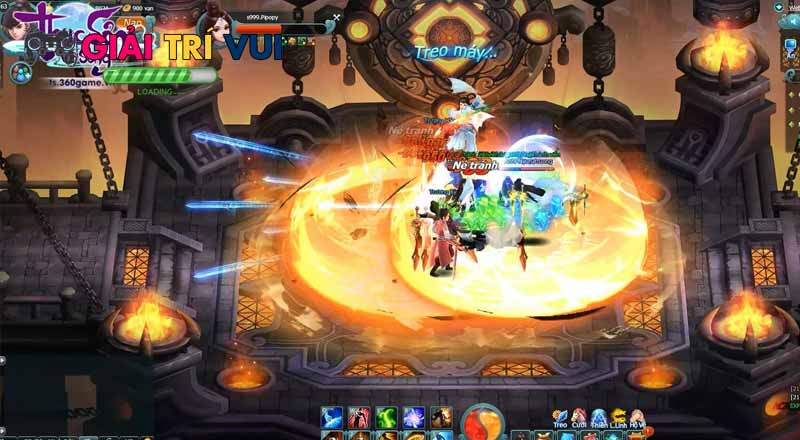Activate the purple burst skill

coord(413,417)
